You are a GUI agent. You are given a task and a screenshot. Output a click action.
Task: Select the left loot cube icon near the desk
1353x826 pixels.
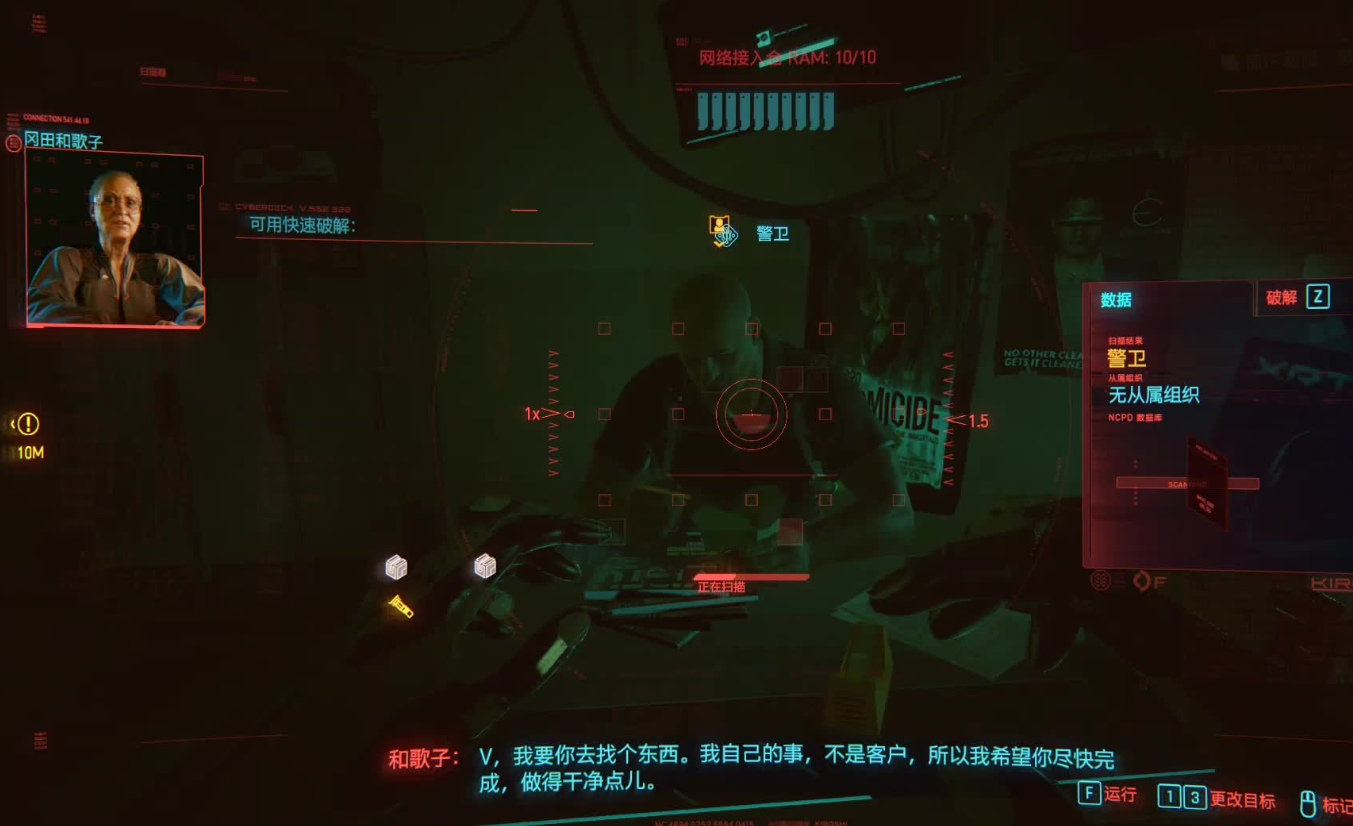click(x=395, y=566)
